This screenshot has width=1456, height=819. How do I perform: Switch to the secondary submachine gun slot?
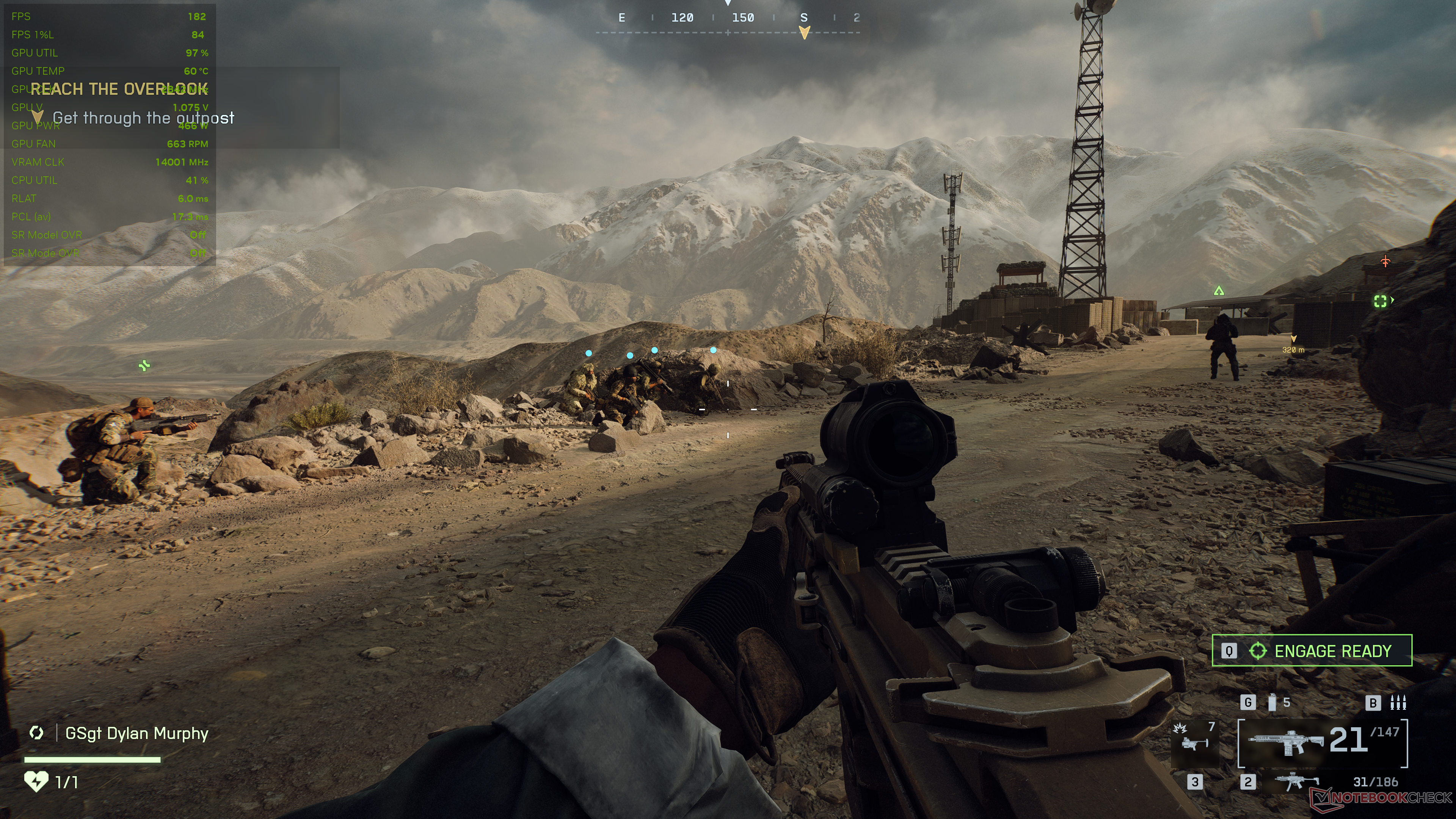pyautogui.click(x=1297, y=782)
